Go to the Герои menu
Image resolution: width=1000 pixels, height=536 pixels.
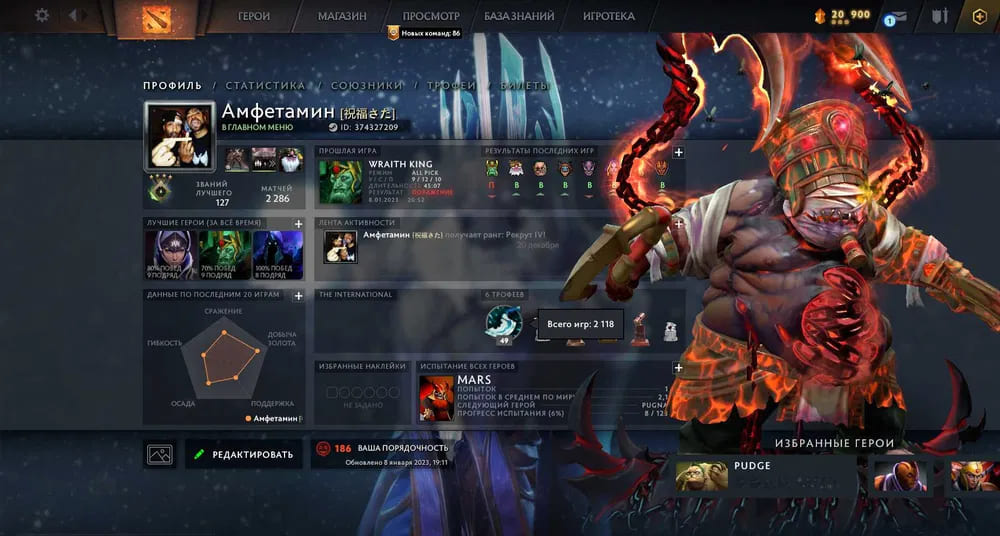[254, 16]
